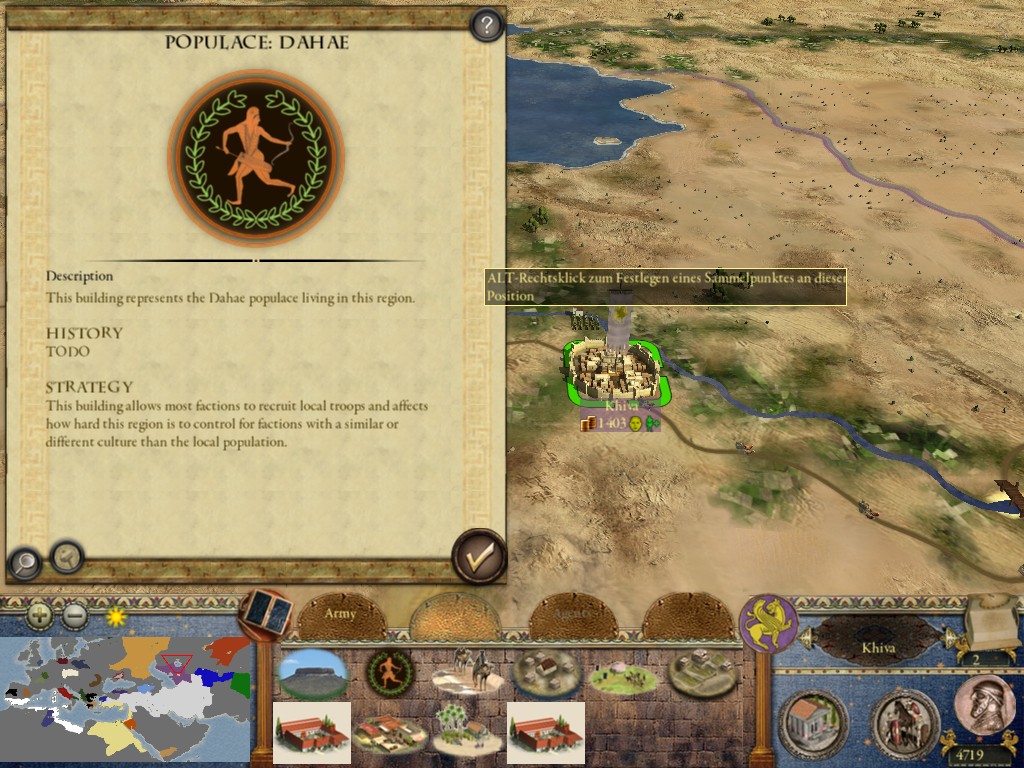
Task: Zoom in the campaign minimap
Action: click(x=39, y=616)
